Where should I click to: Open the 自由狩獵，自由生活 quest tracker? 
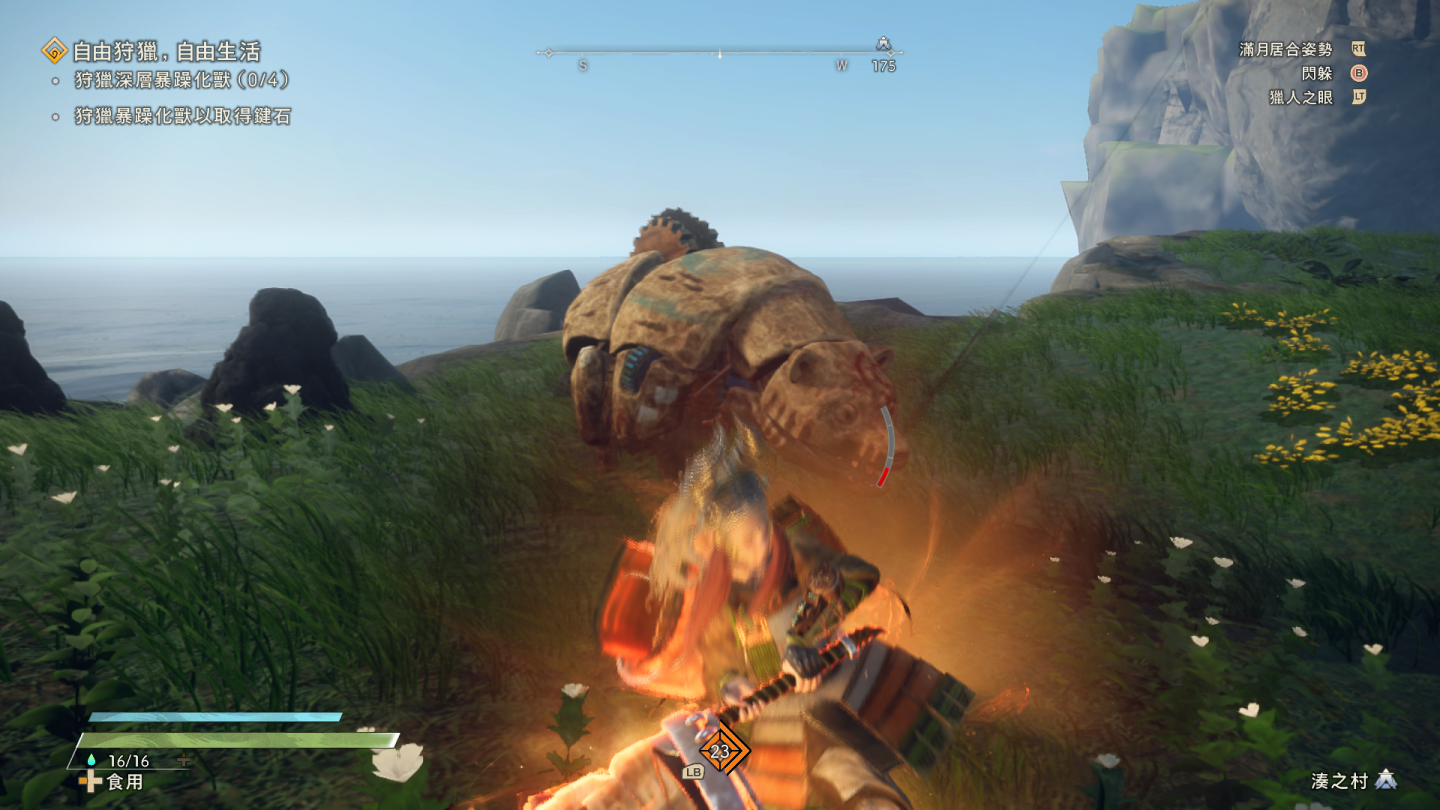165,51
